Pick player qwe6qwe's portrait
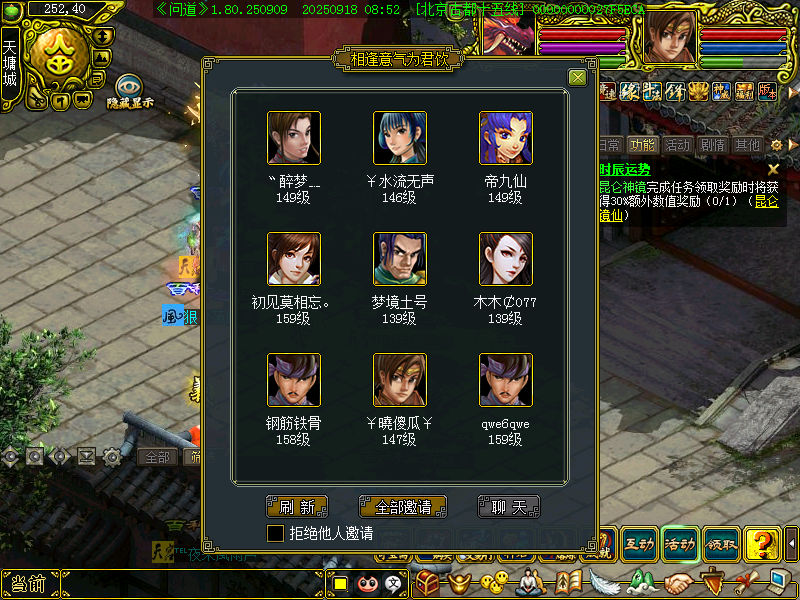 506,379
